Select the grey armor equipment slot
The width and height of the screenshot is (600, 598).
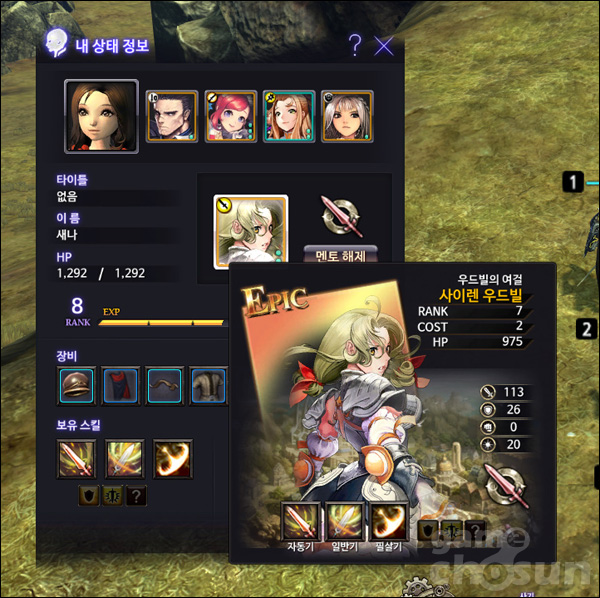(x=208, y=385)
